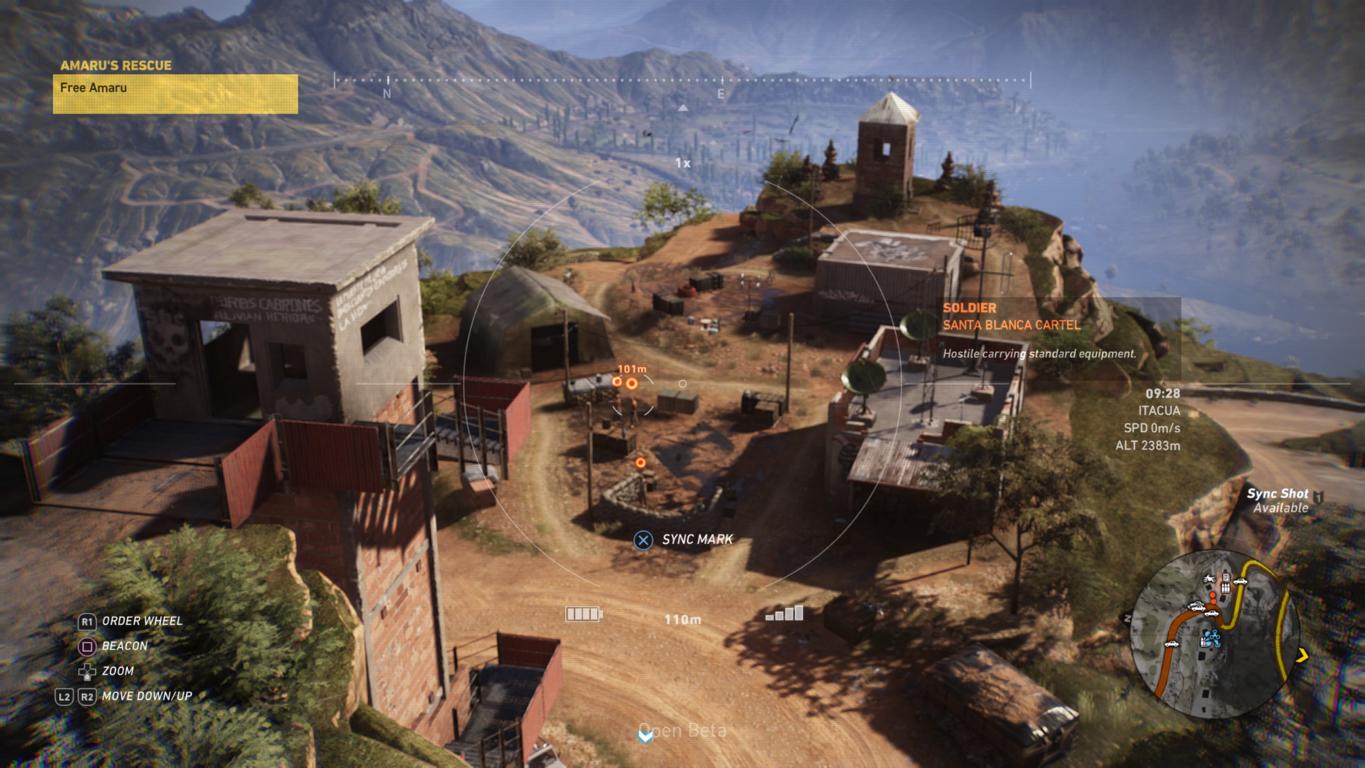Select the Sync Shot Available indicator

1279,501
